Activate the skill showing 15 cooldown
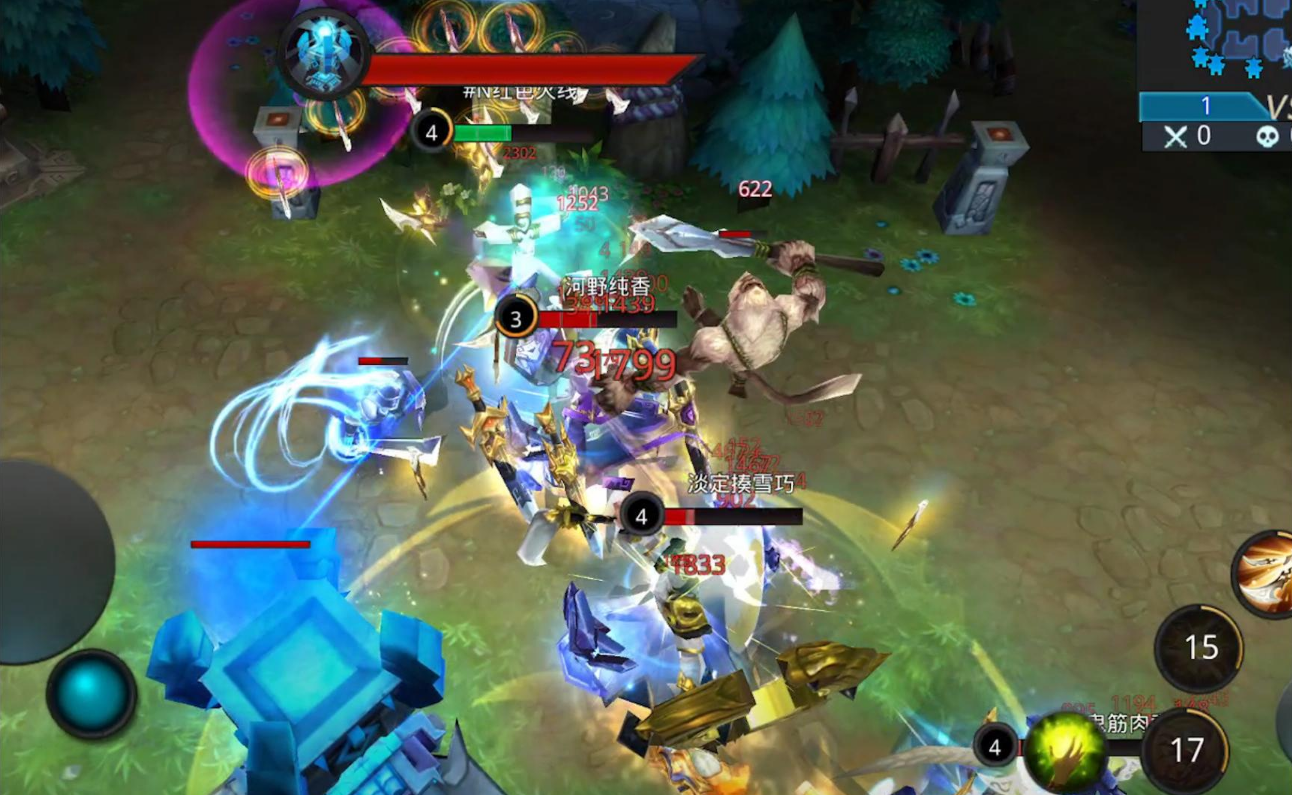Screen dimensions: 1292x795 pos(1199,648)
